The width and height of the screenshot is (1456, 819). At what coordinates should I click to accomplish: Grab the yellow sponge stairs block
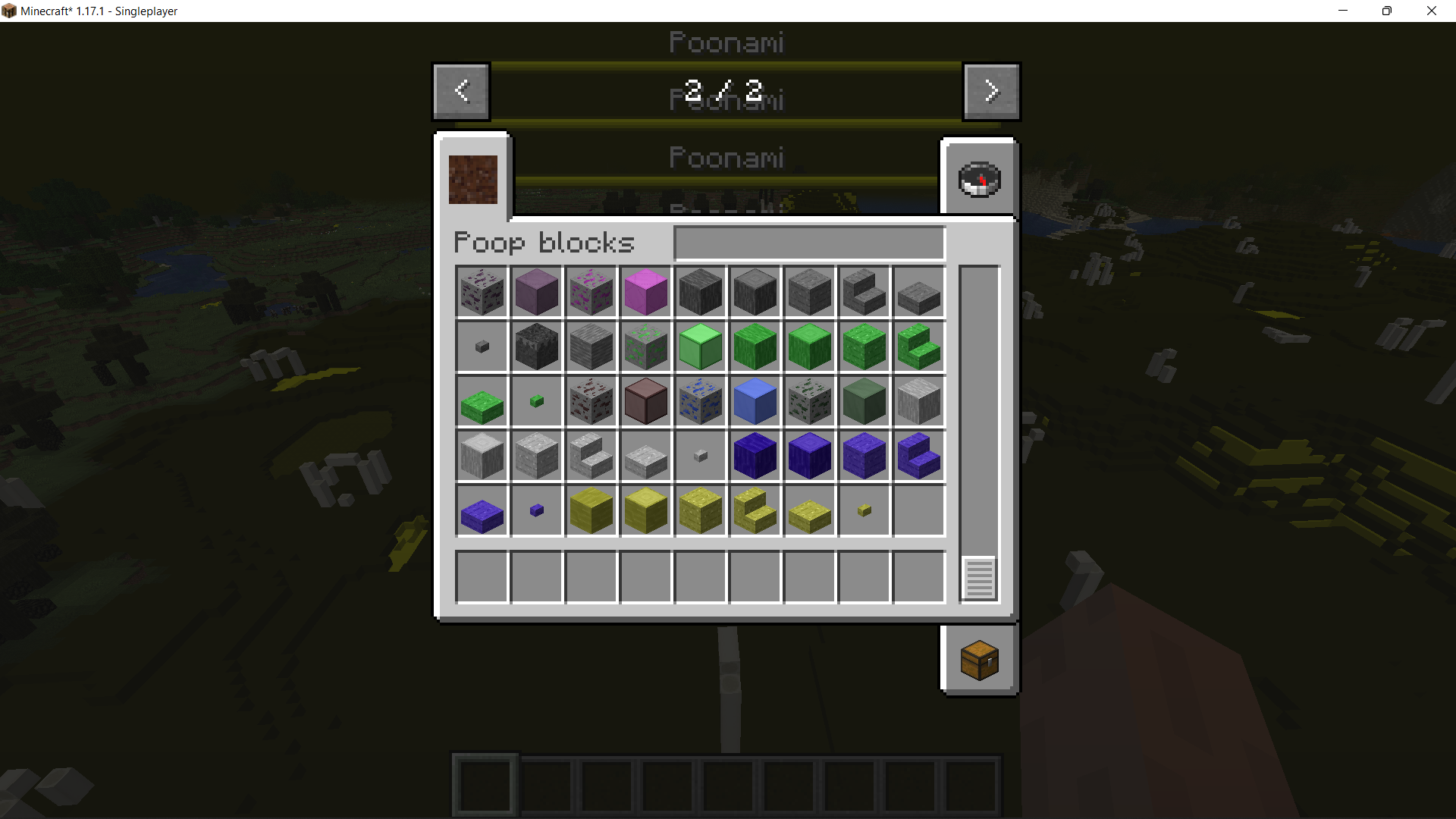pos(755,510)
